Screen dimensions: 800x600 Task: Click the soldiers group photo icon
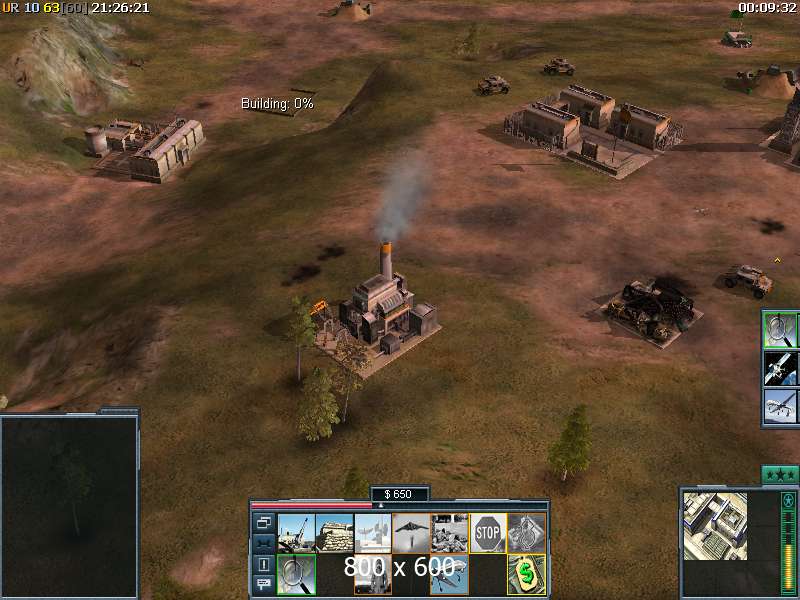(449, 533)
